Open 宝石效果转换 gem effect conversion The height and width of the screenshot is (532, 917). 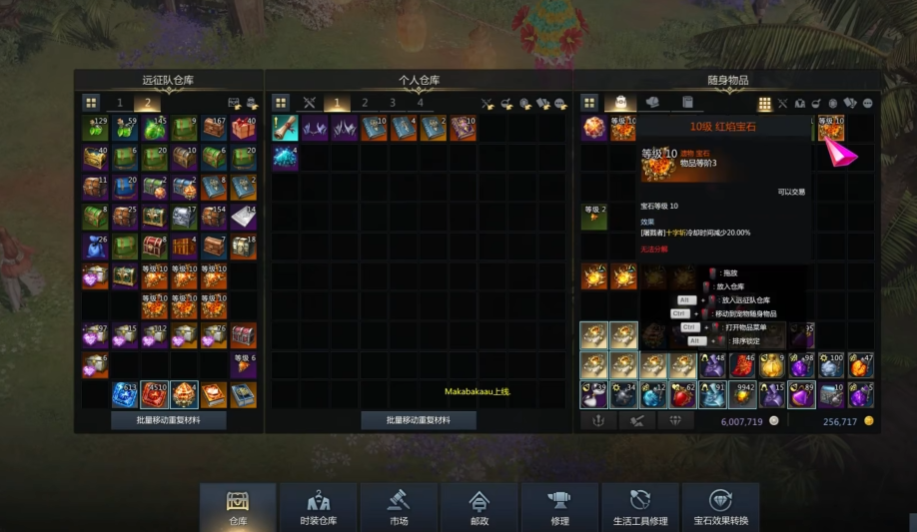720,507
